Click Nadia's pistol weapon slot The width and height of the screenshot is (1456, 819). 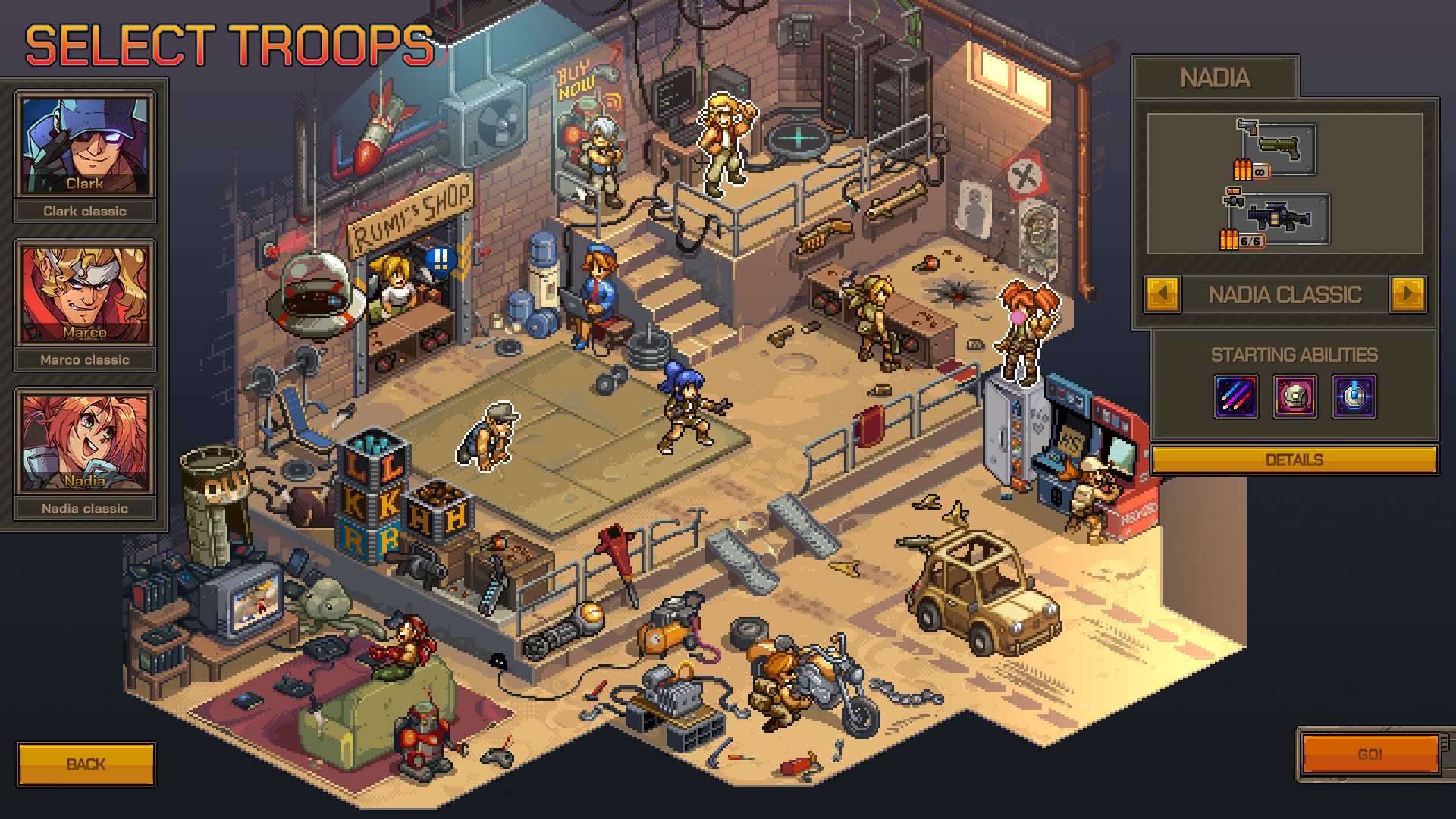[1281, 148]
